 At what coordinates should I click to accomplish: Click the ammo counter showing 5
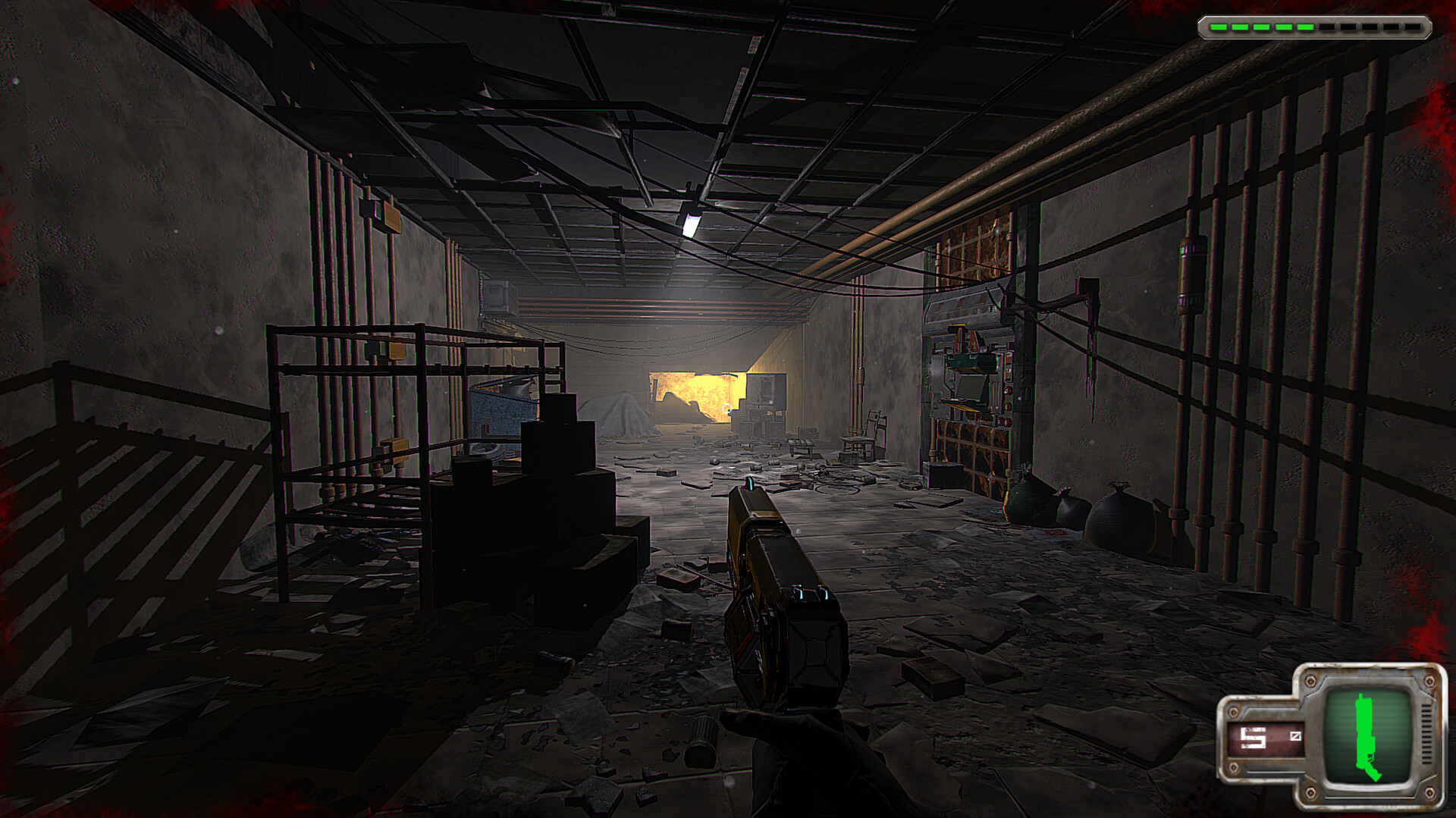pos(1253,739)
